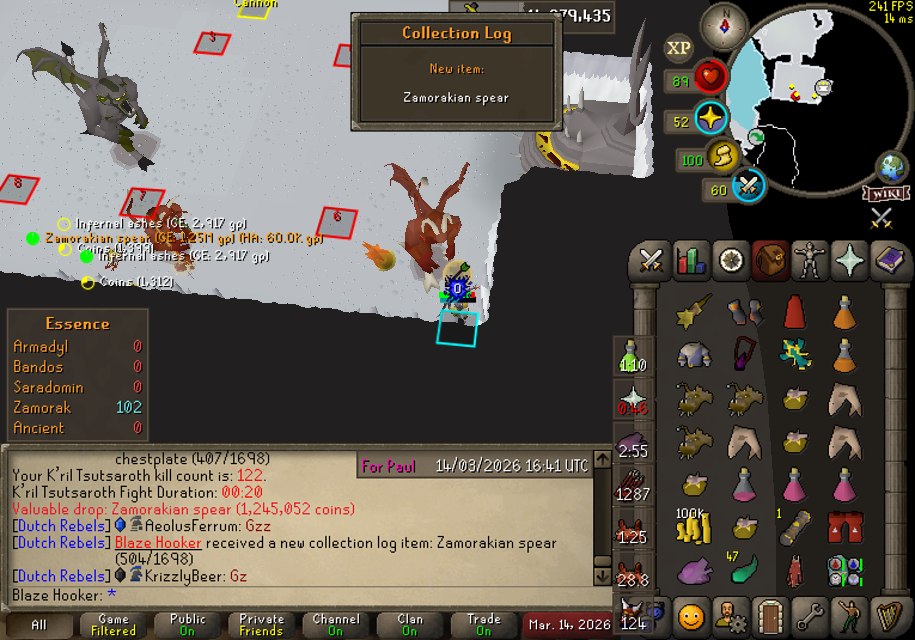Show the Prayer tab
The image size is (915, 640).
[x=848, y=261]
